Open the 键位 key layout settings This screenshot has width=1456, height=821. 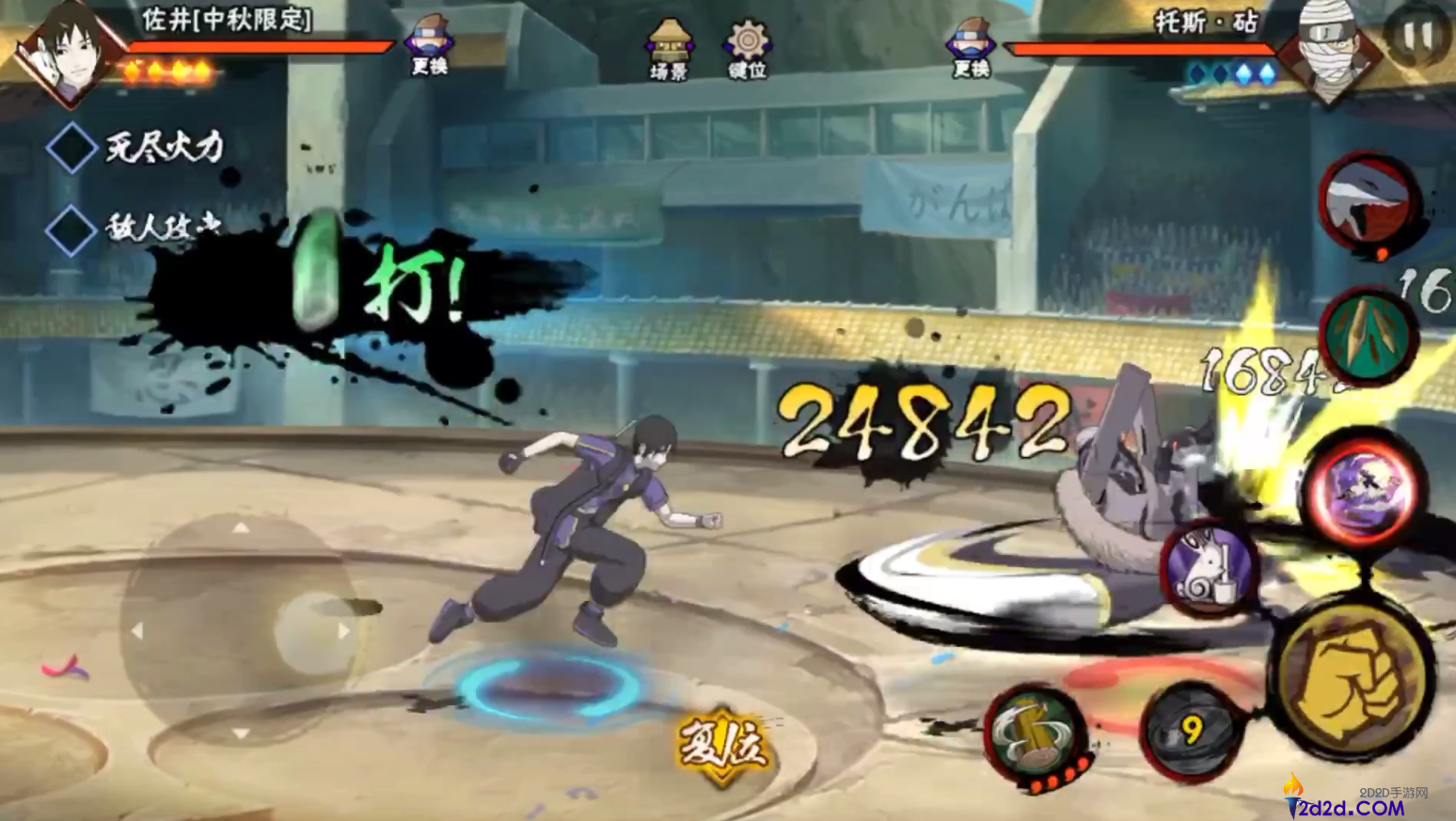coord(748,48)
